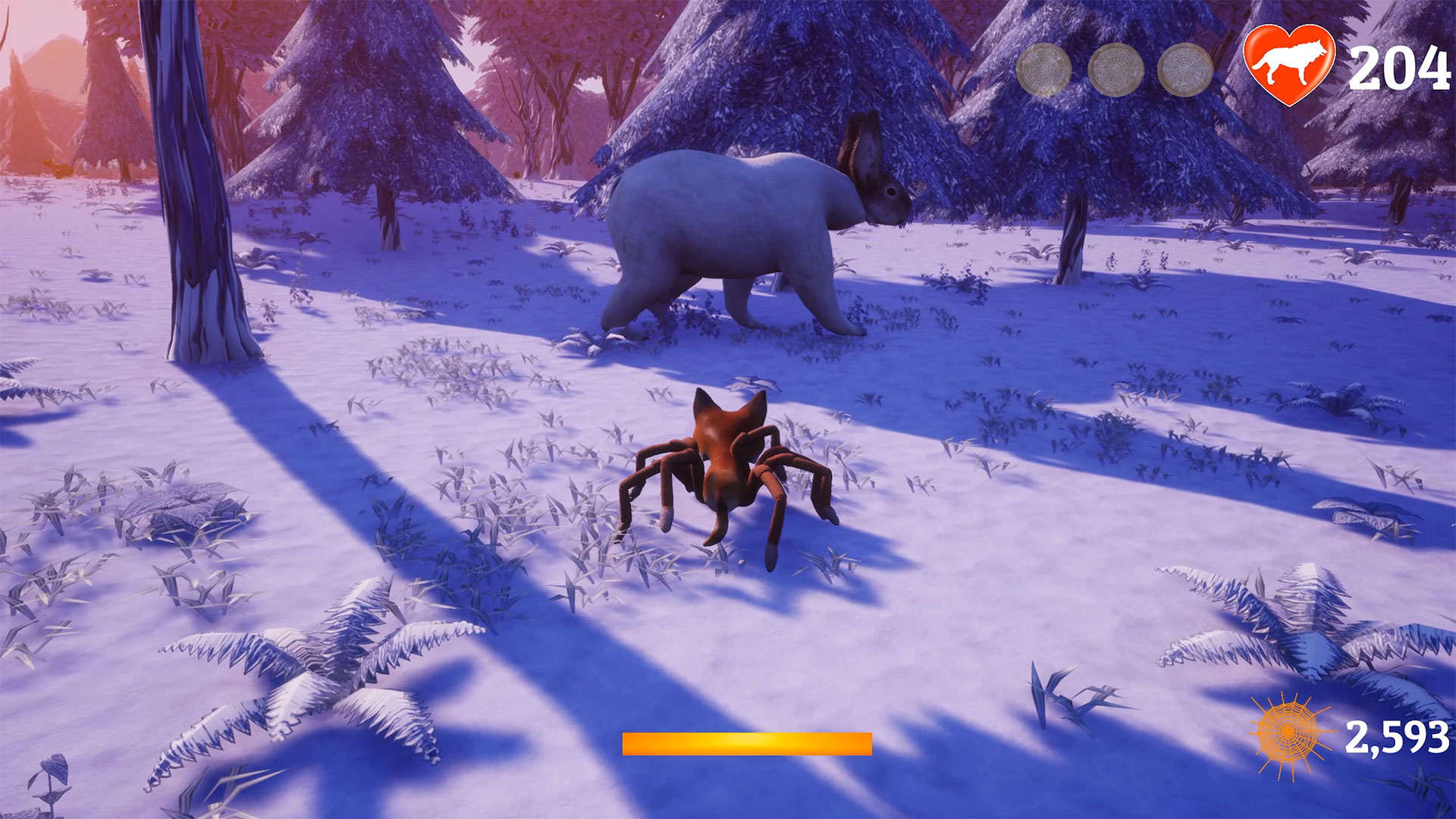
Task: Click the middle web medallion slot
Action: (x=1119, y=70)
